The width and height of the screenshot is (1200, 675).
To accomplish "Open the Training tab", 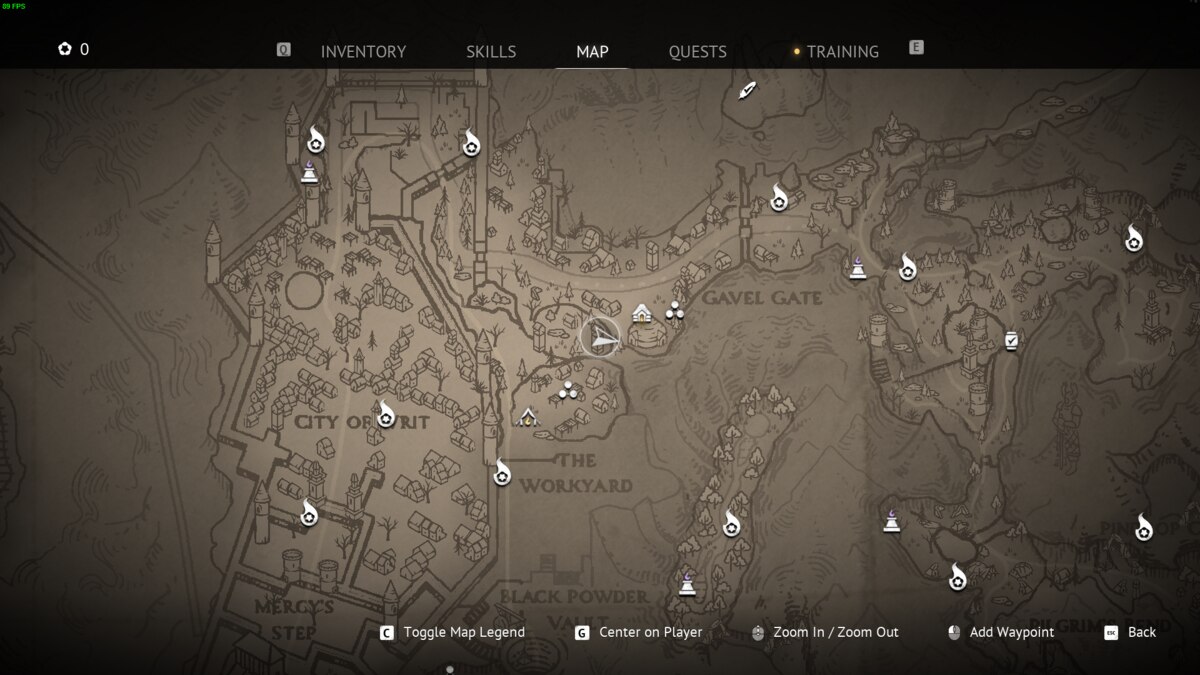I will (x=842, y=52).
